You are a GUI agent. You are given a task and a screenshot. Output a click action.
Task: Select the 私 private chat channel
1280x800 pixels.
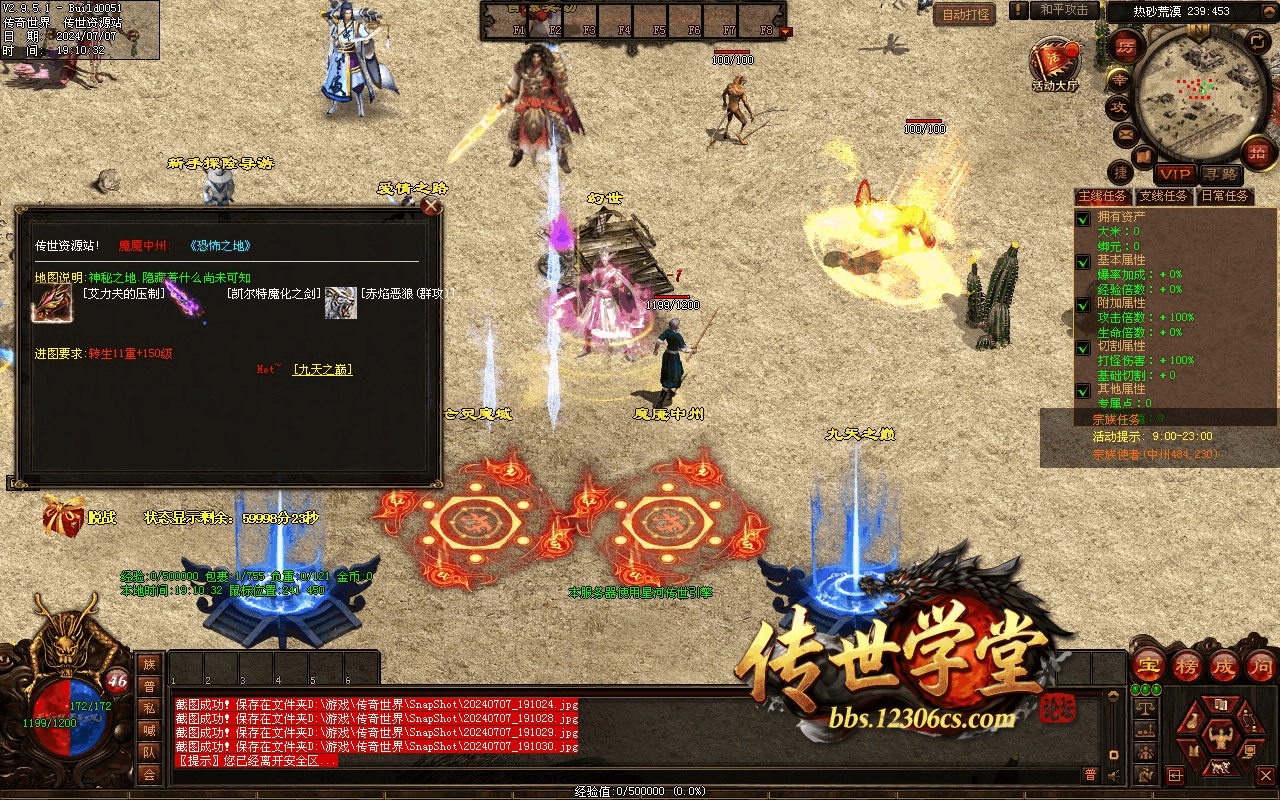point(149,708)
